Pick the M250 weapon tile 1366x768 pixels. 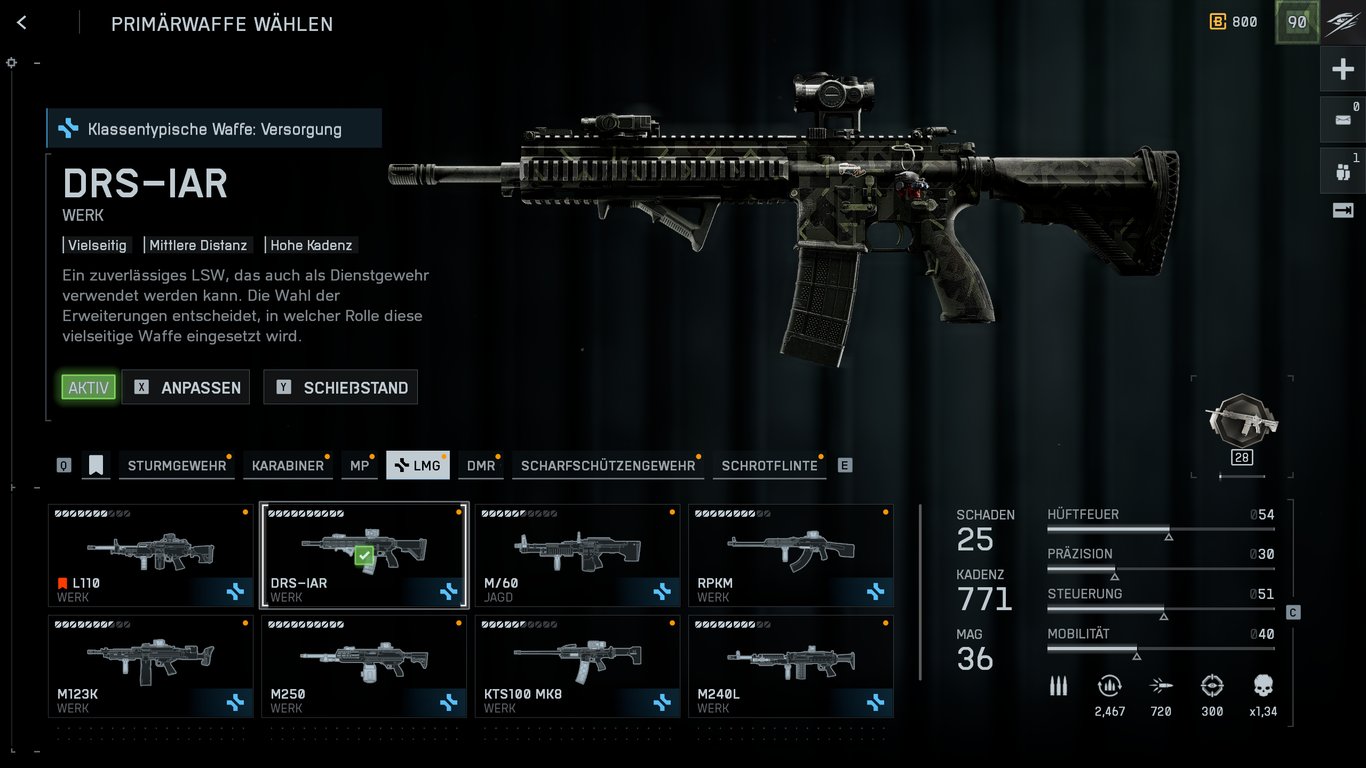click(x=364, y=666)
